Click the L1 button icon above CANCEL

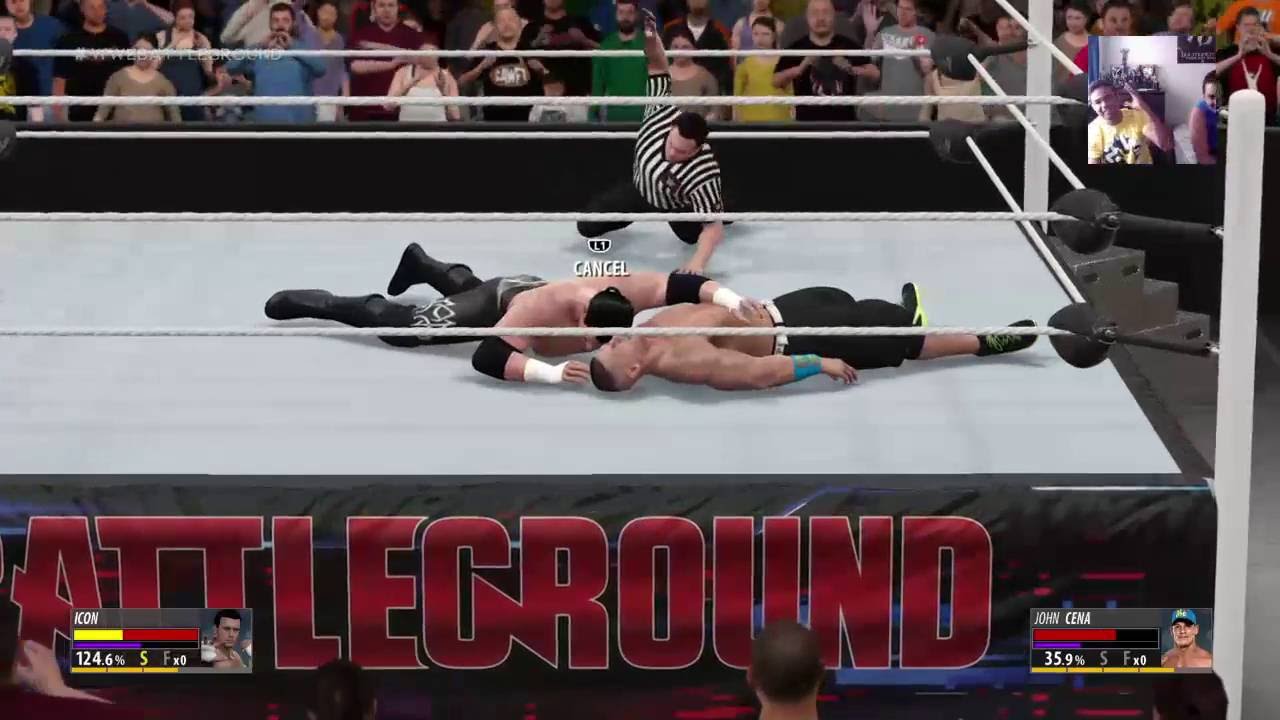pyautogui.click(x=599, y=245)
